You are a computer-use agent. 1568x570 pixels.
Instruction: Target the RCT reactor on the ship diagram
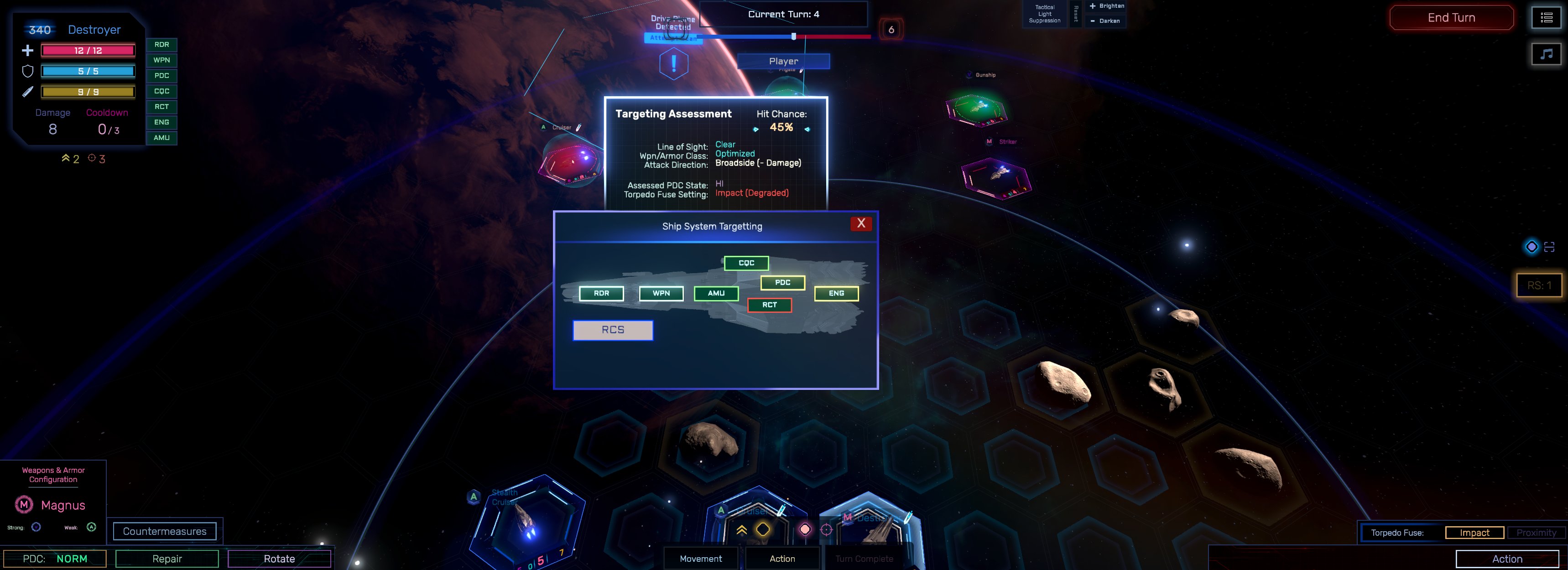pos(769,305)
